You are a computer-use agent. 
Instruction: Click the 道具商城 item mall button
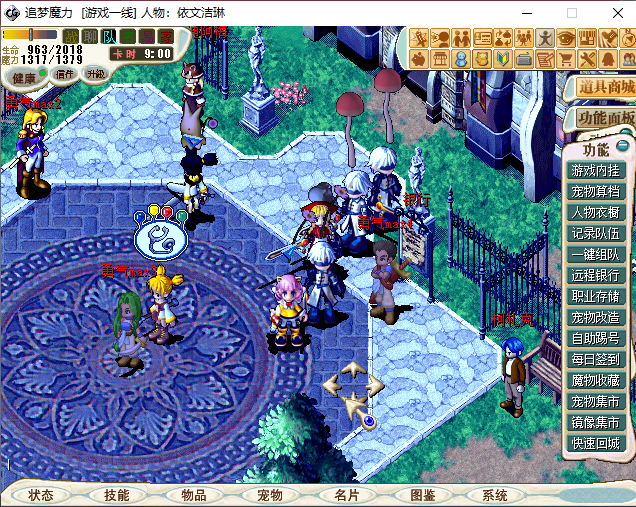(605, 87)
